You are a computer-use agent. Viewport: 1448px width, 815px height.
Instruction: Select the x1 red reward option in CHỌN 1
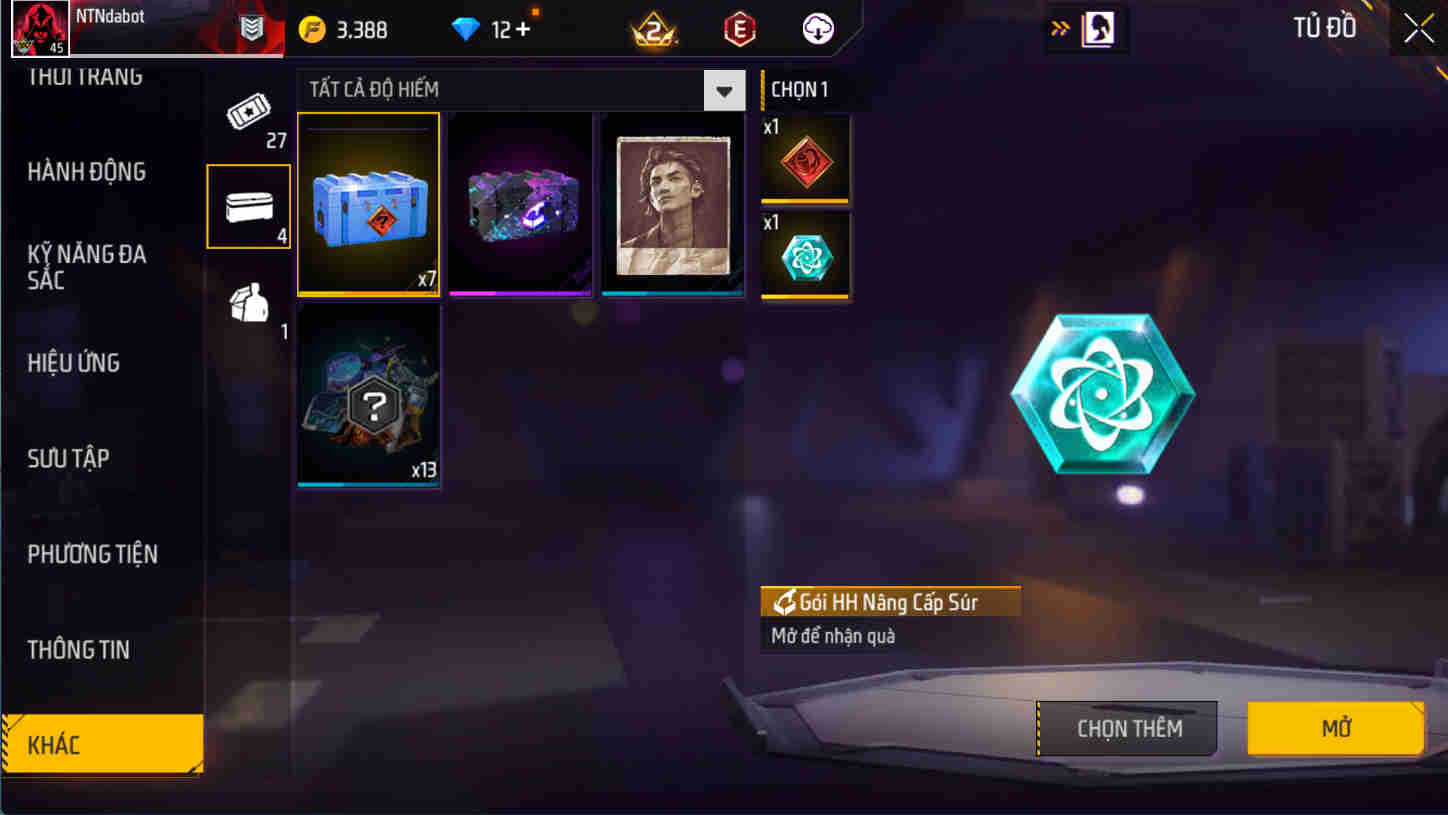(x=805, y=158)
